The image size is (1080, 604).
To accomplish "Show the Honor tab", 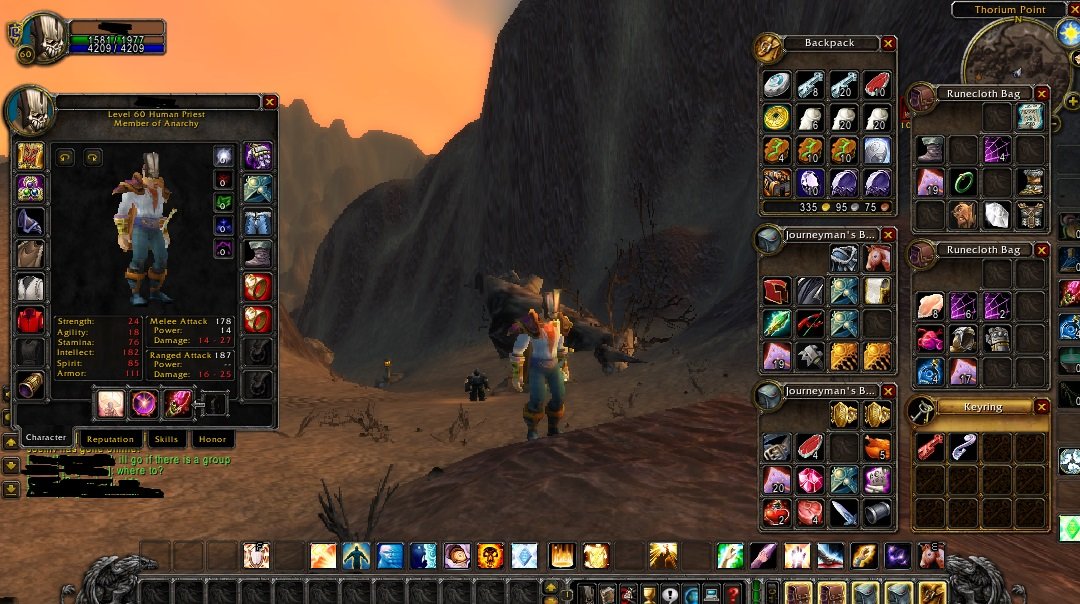I will (x=212, y=439).
